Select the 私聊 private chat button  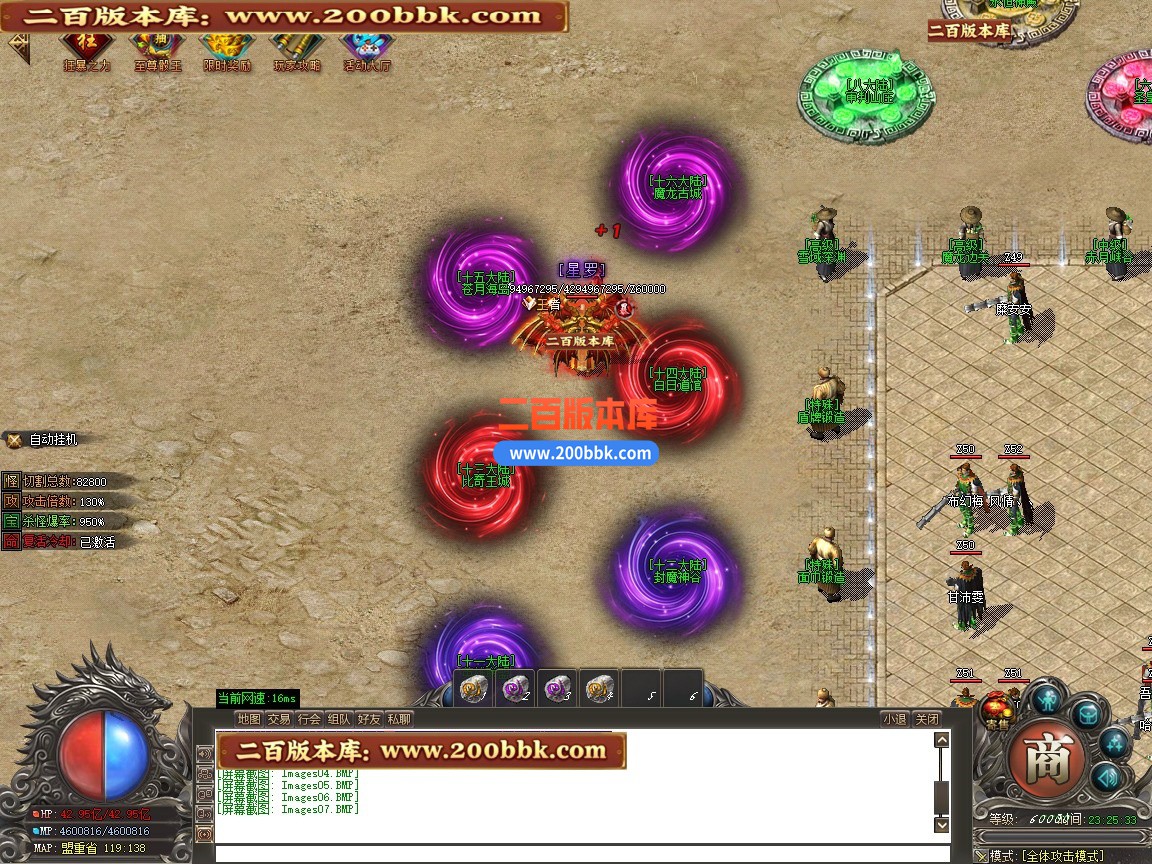pyautogui.click(x=399, y=719)
